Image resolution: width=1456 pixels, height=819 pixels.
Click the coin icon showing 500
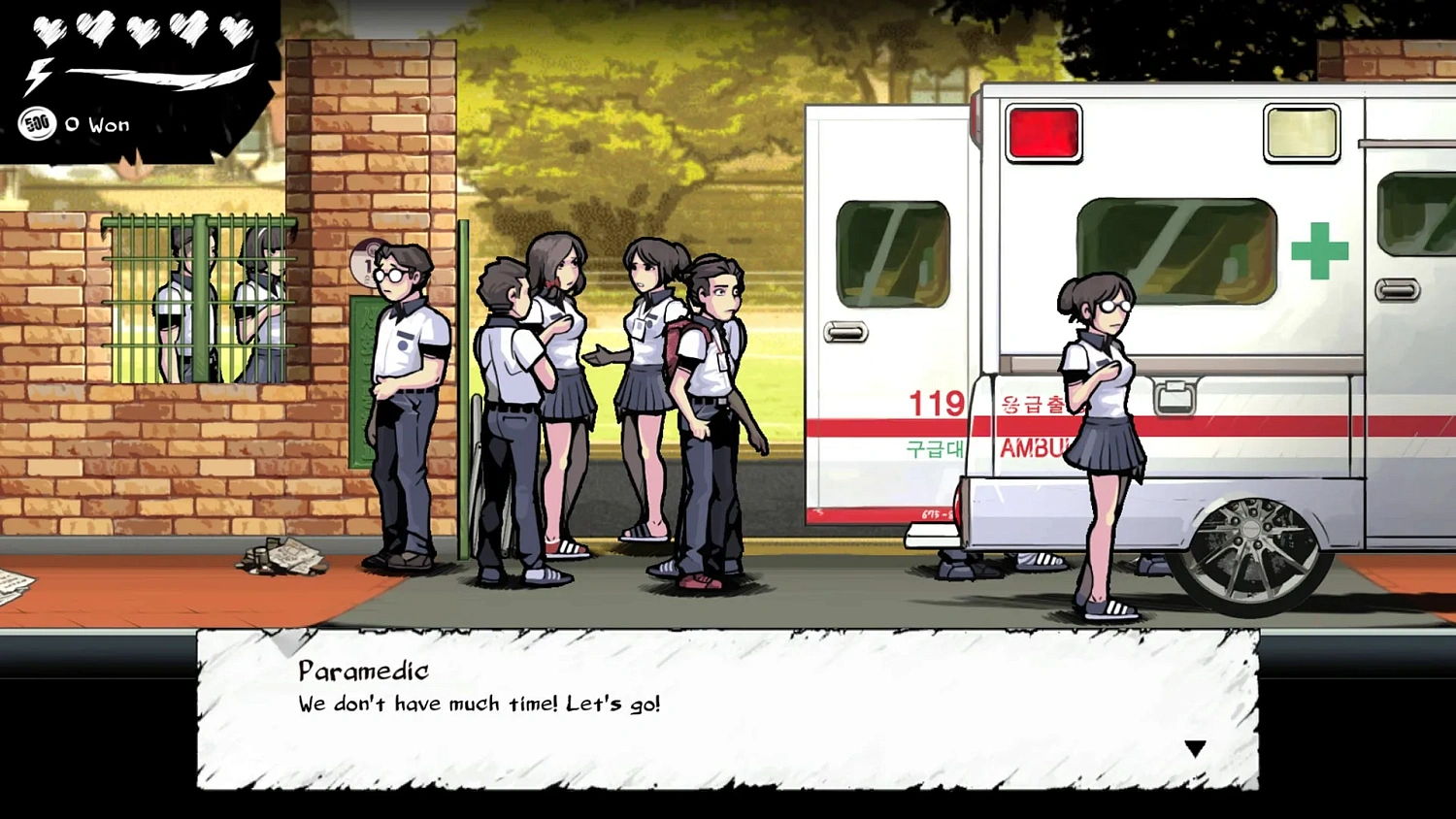click(x=37, y=123)
